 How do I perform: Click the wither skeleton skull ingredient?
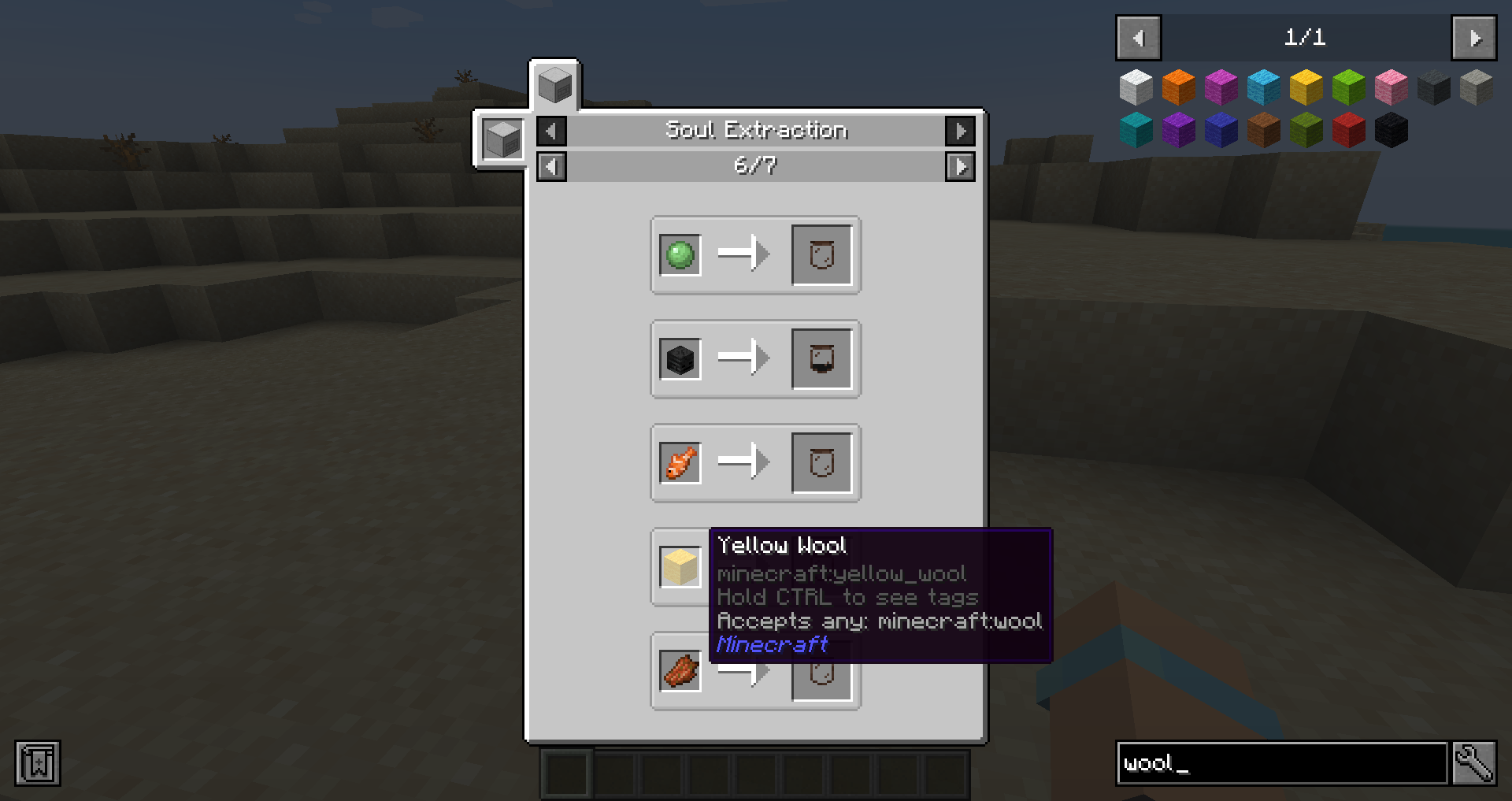pos(679,358)
